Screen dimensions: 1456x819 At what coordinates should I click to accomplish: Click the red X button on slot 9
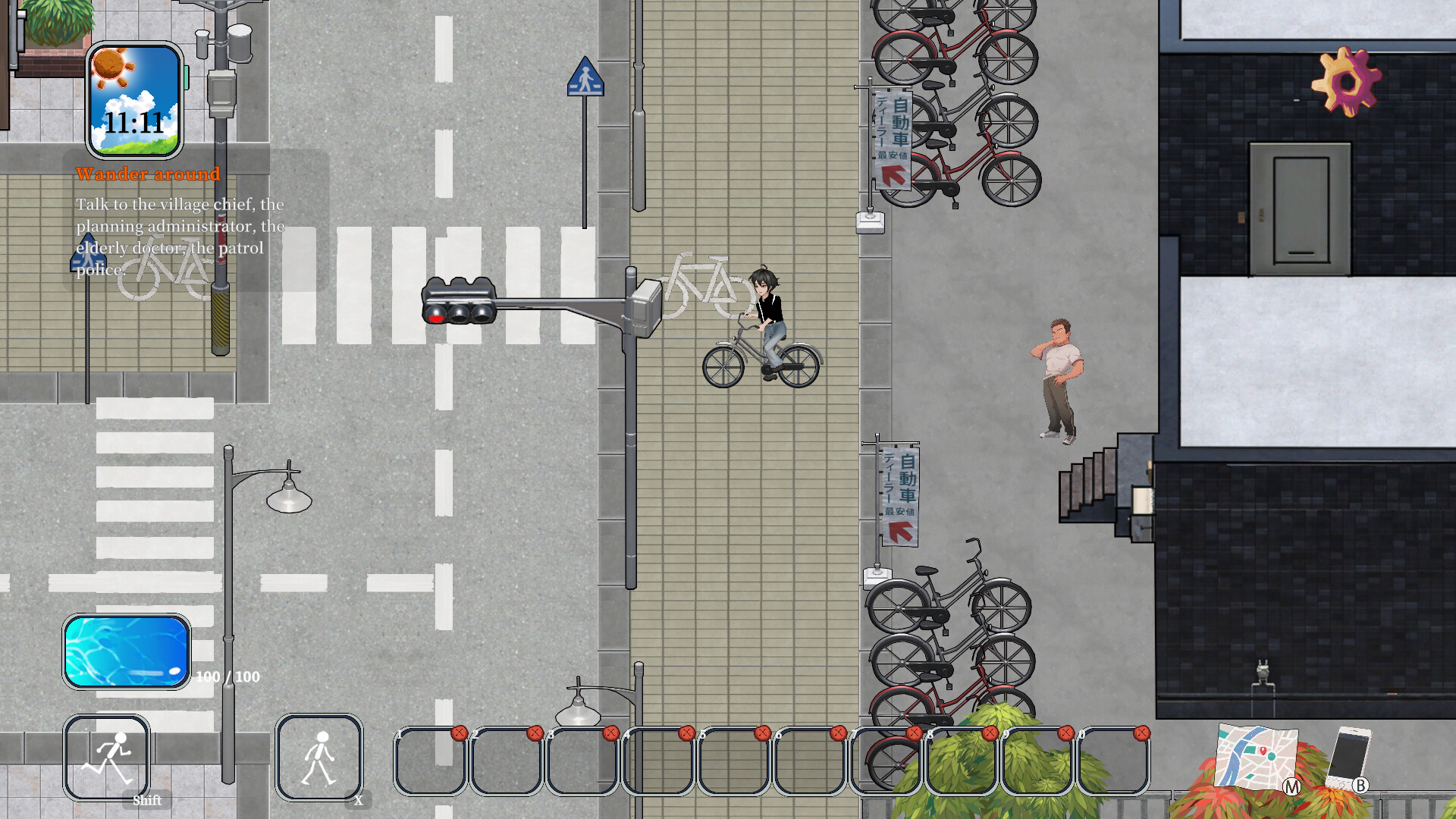pyautogui.click(x=1066, y=732)
